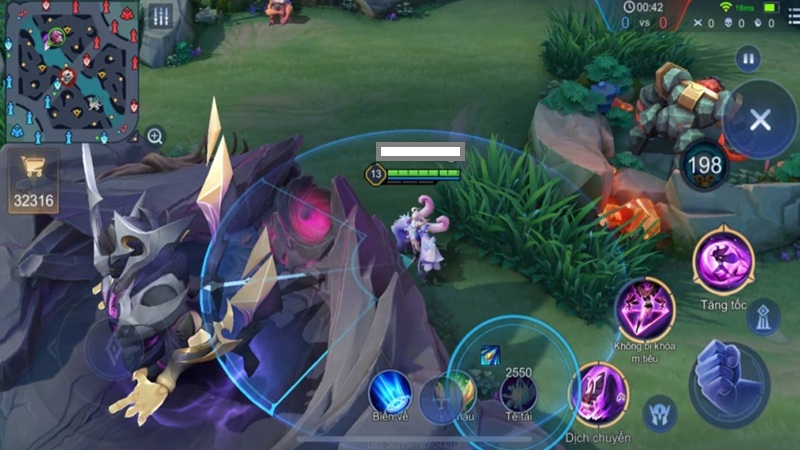Viewport: 800px width, 450px height.
Task: Tap the large X cancel button
Action: (759, 121)
